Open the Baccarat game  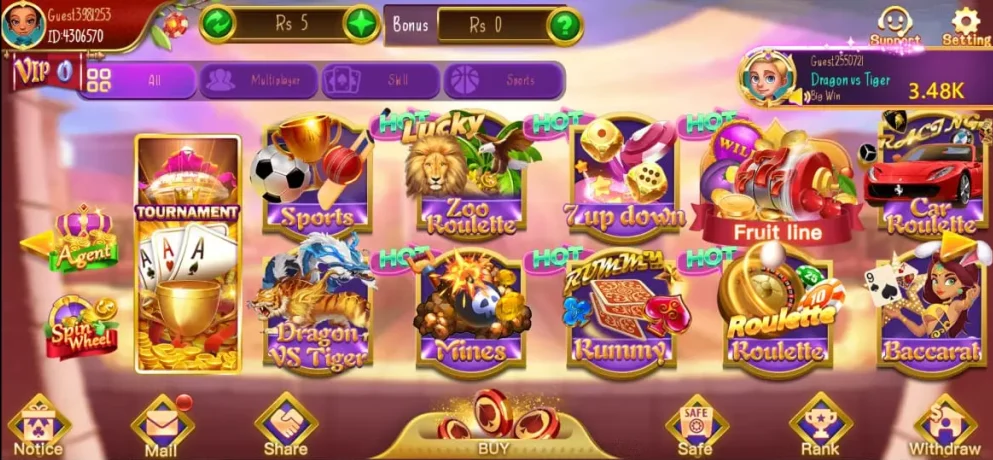pos(929,311)
